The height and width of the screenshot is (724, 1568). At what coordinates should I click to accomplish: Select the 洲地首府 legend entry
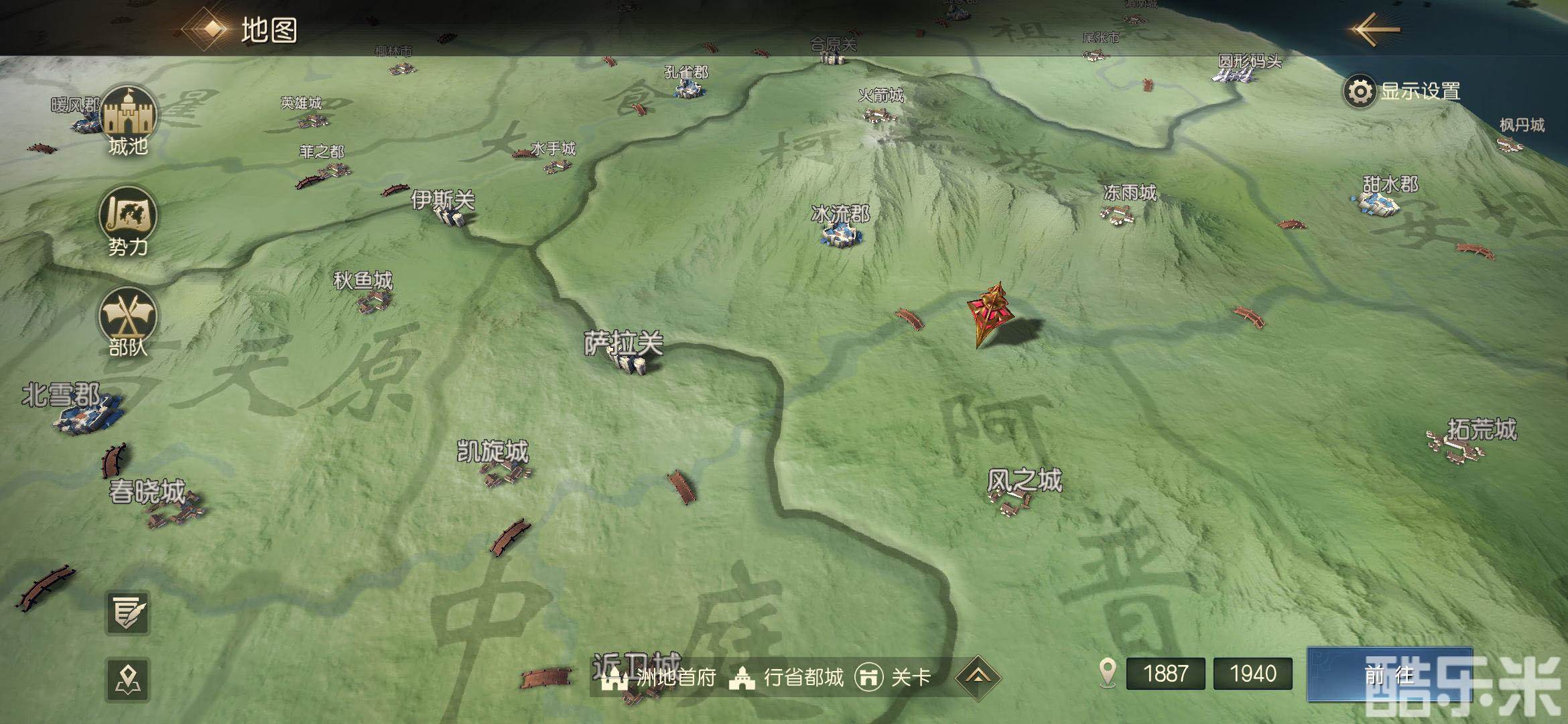tap(659, 678)
